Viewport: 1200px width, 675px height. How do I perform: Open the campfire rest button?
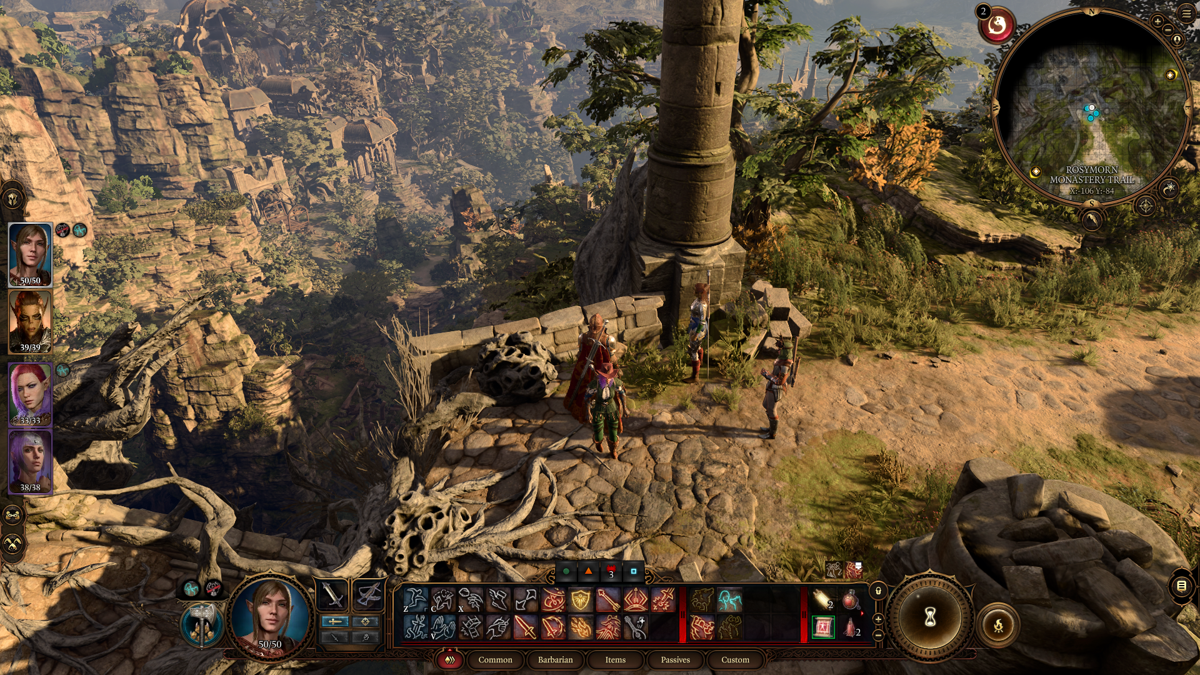(997, 624)
